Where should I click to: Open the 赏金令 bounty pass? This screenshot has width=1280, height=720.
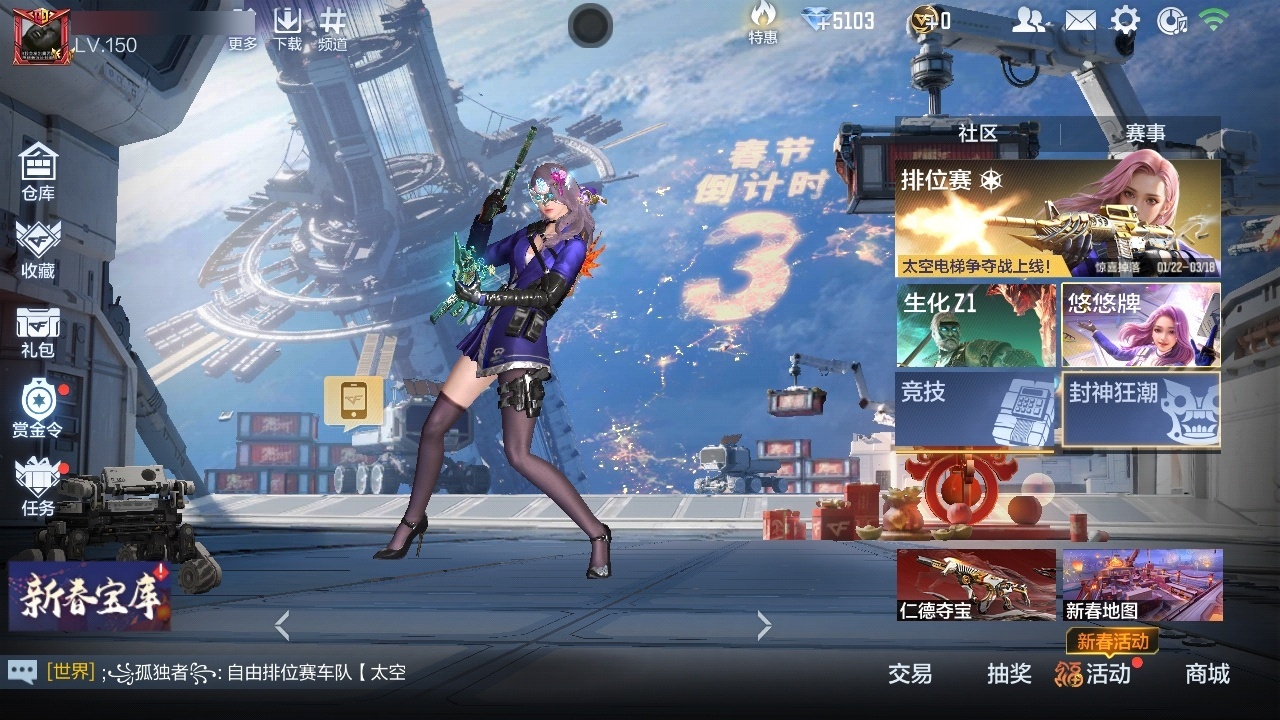click(x=38, y=409)
